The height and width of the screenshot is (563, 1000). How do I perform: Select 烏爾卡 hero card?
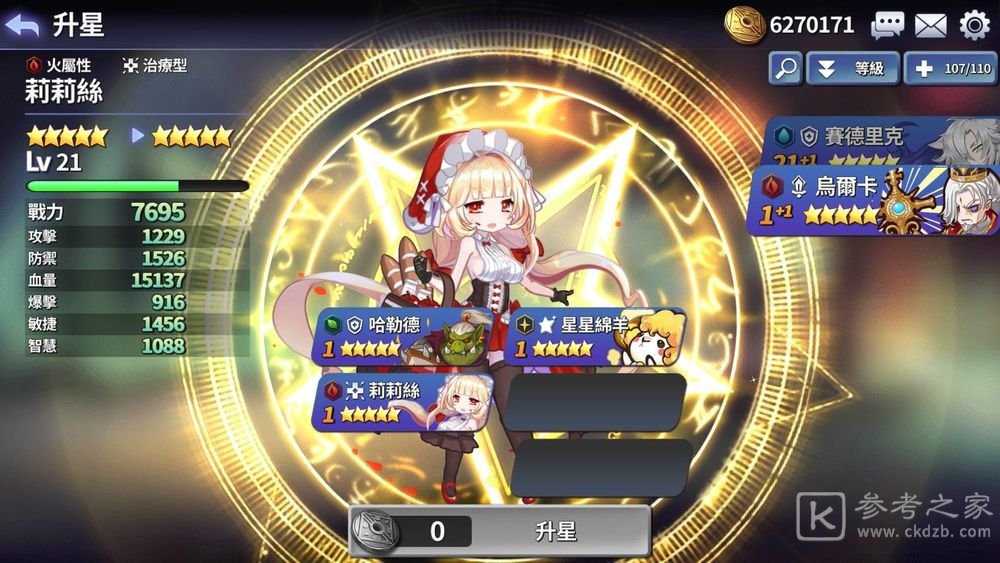pos(872,201)
